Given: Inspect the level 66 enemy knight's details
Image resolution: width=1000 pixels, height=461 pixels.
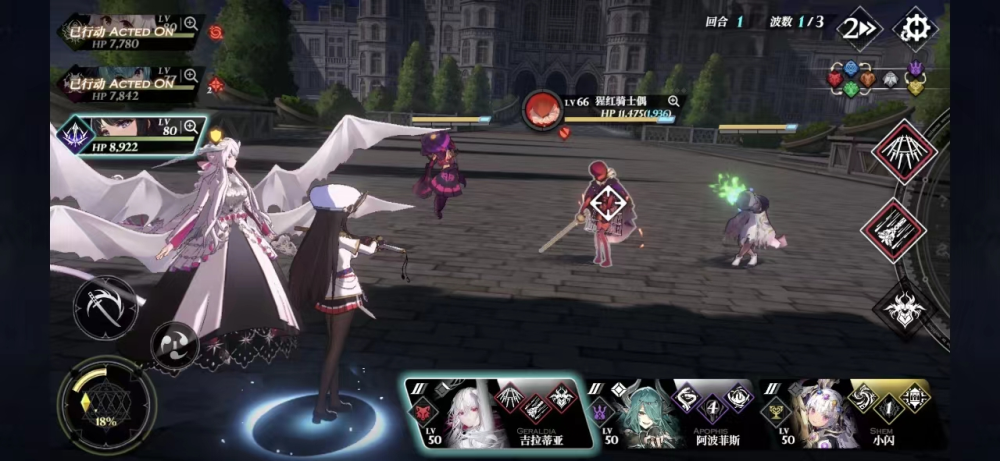Looking at the screenshot, I should point(672,101).
